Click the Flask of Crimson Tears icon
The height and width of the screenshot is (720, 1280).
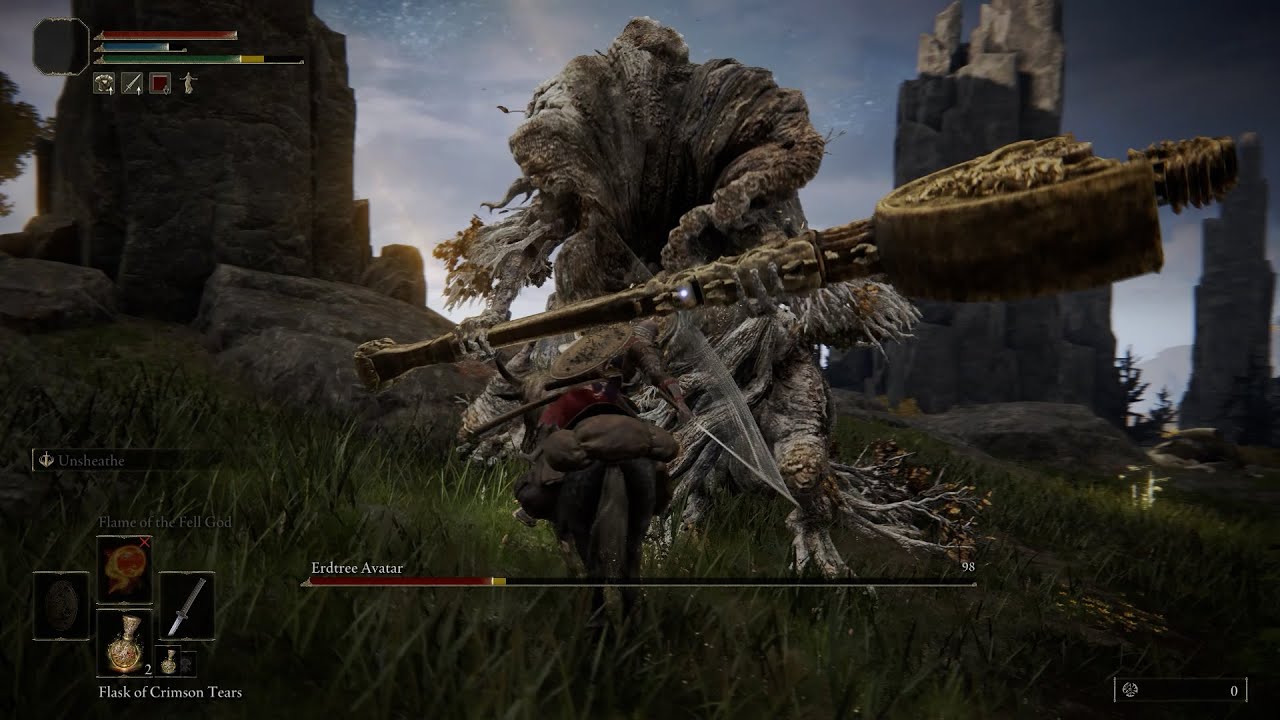[x=126, y=641]
